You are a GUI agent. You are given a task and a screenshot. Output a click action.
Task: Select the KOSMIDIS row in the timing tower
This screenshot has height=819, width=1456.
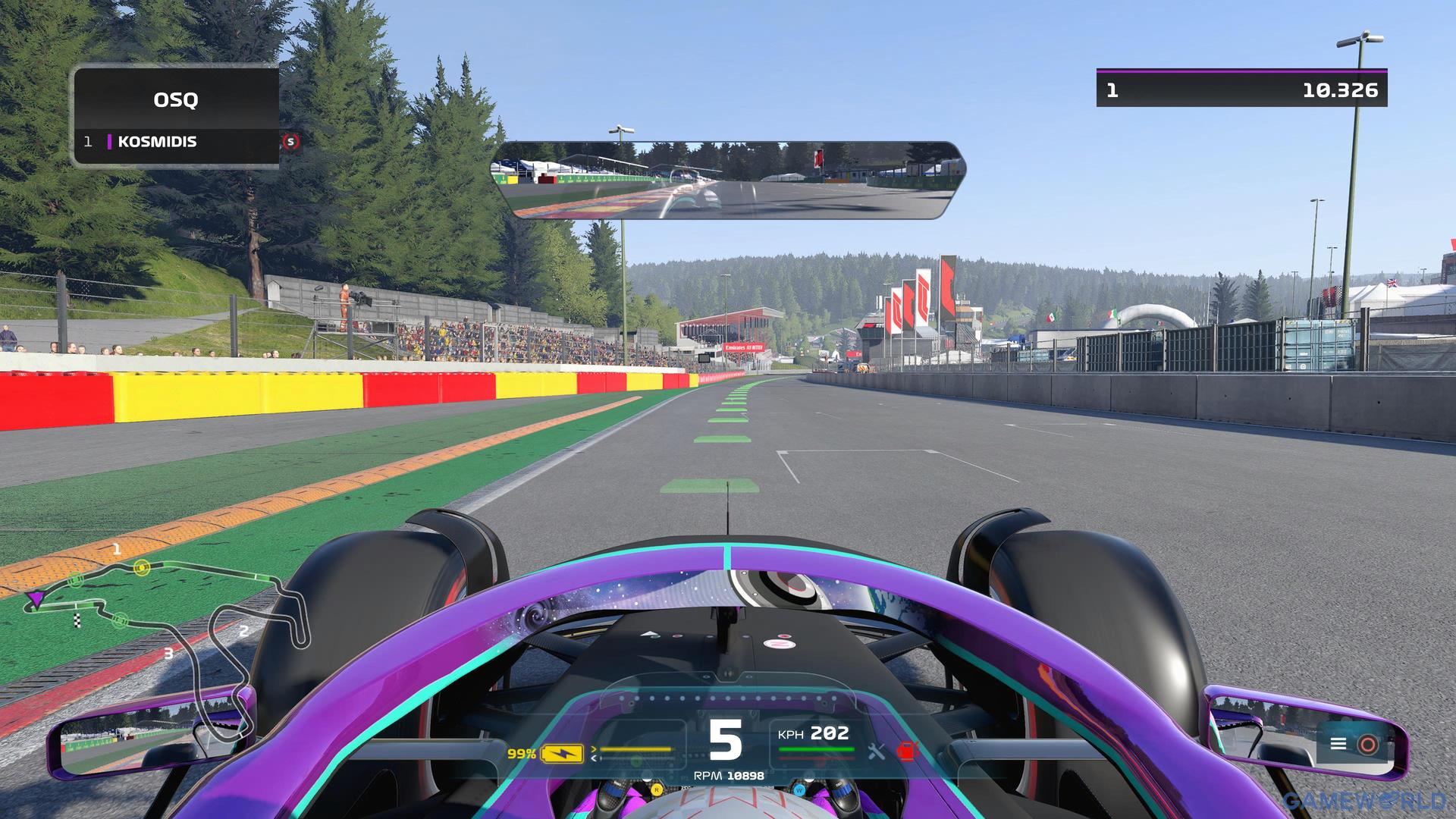point(176,142)
